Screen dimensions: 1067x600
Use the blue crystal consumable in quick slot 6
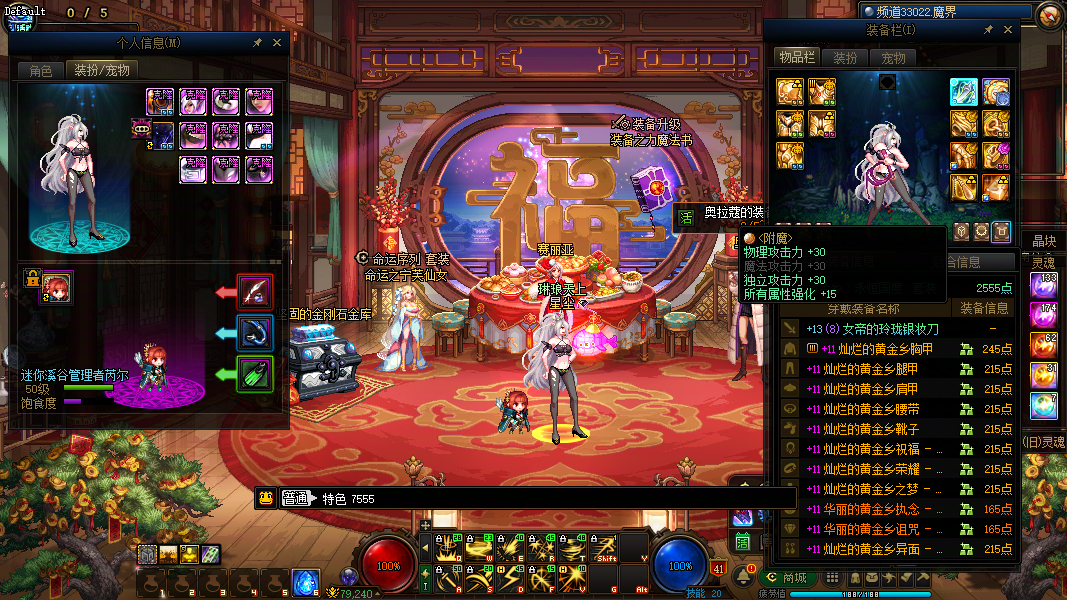306,582
